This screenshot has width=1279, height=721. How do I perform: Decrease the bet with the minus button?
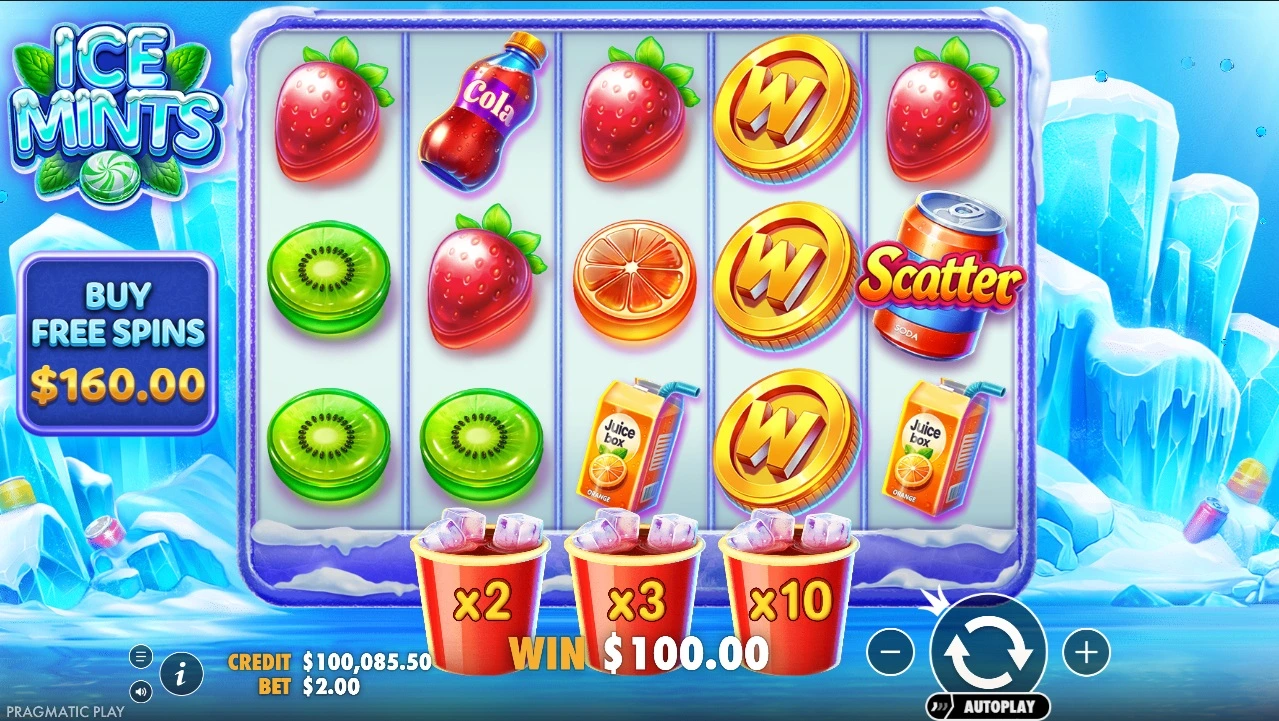[x=890, y=653]
